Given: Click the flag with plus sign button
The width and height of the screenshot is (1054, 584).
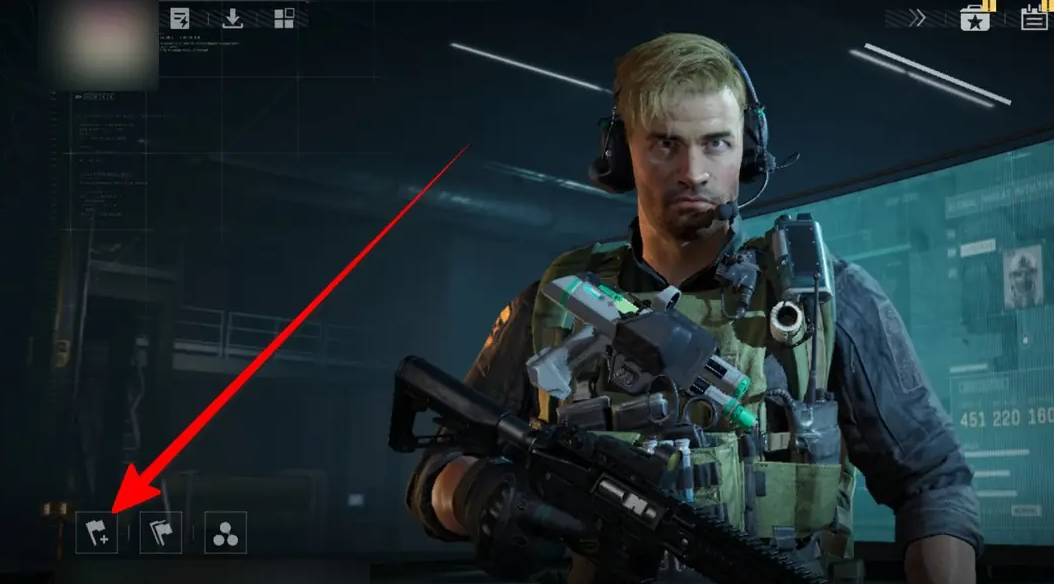Looking at the screenshot, I should [x=97, y=532].
